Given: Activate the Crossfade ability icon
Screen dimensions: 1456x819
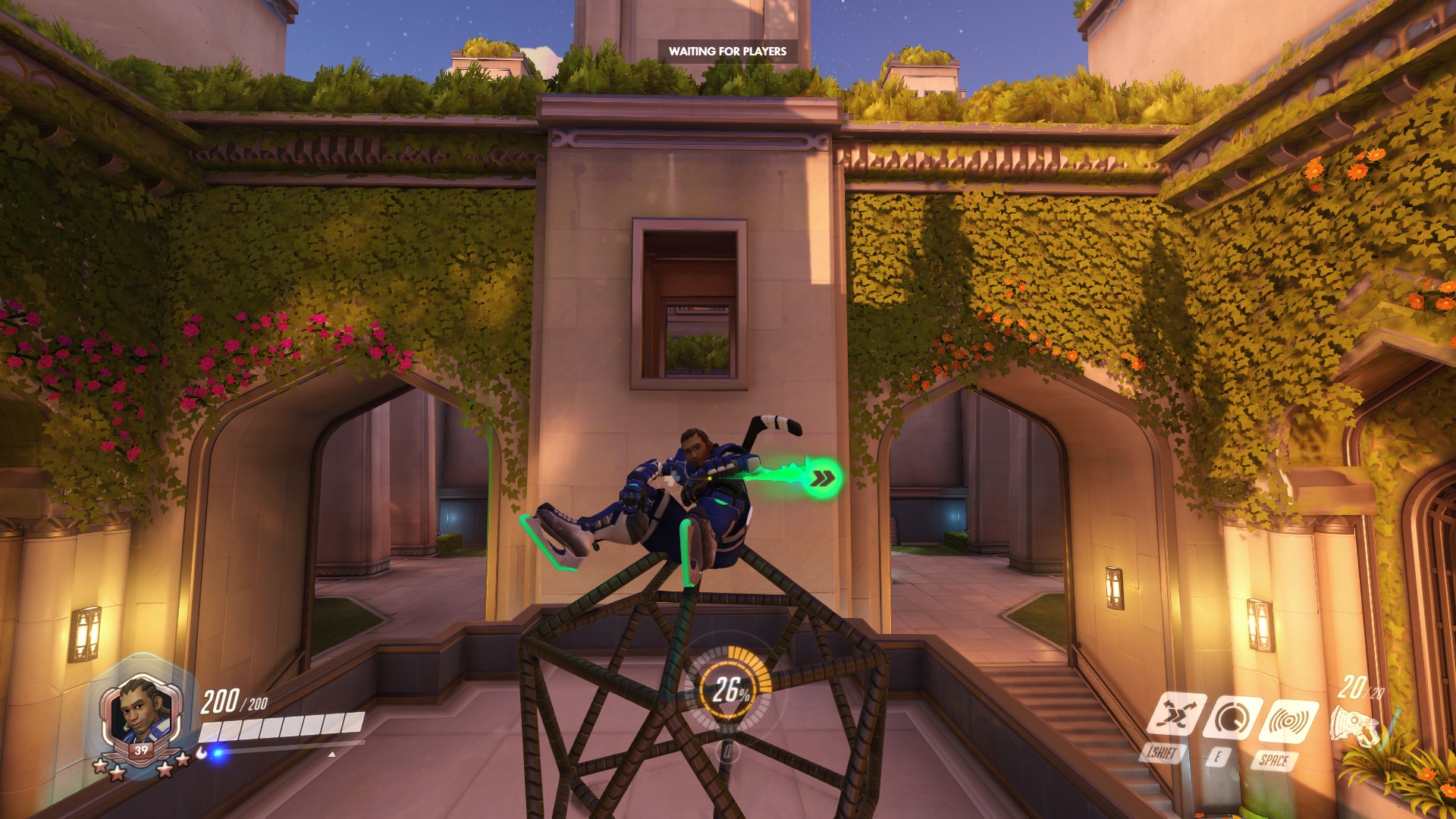Looking at the screenshot, I should pos(1175,714).
